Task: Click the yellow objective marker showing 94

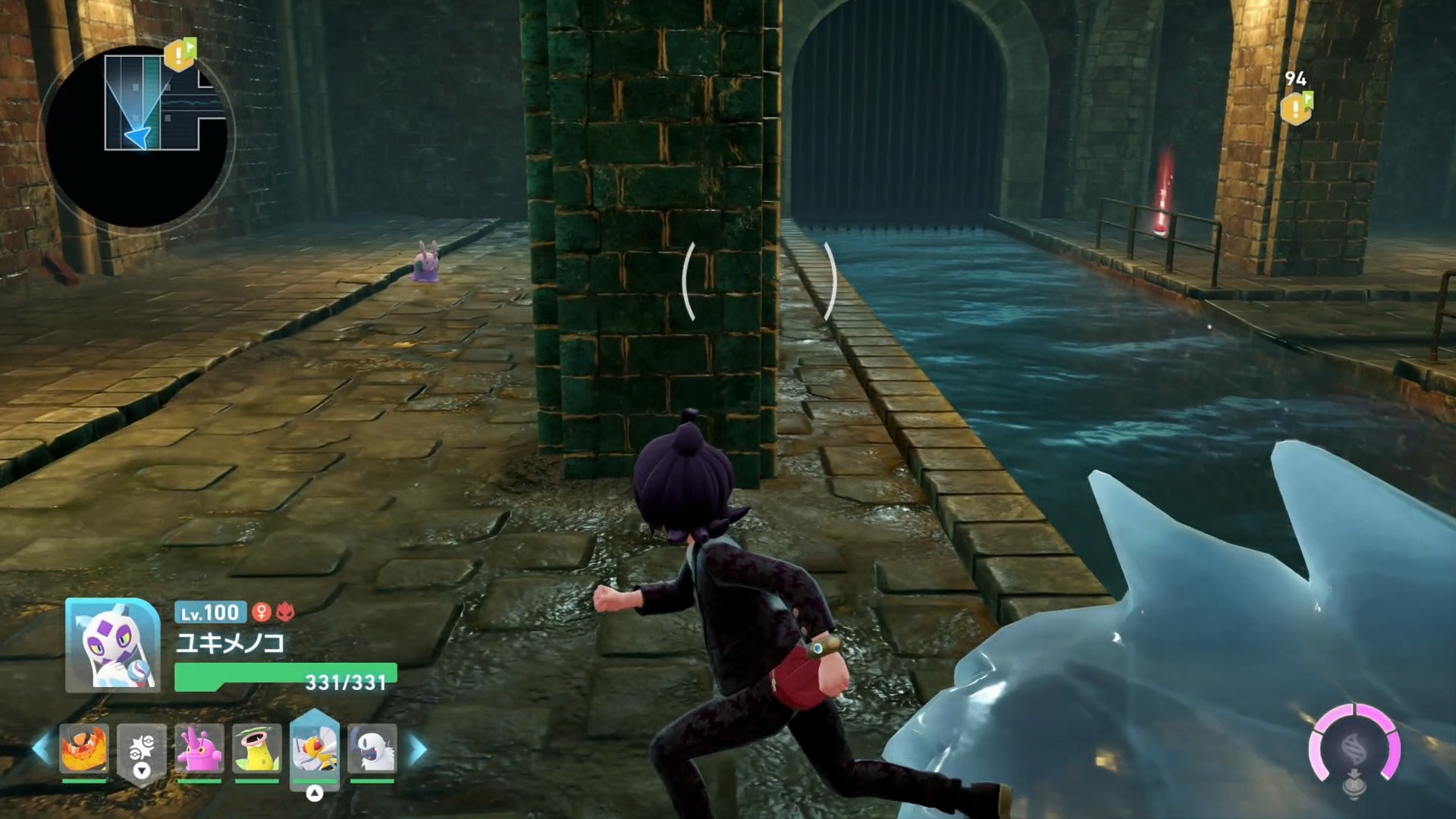Action: 1296,108
